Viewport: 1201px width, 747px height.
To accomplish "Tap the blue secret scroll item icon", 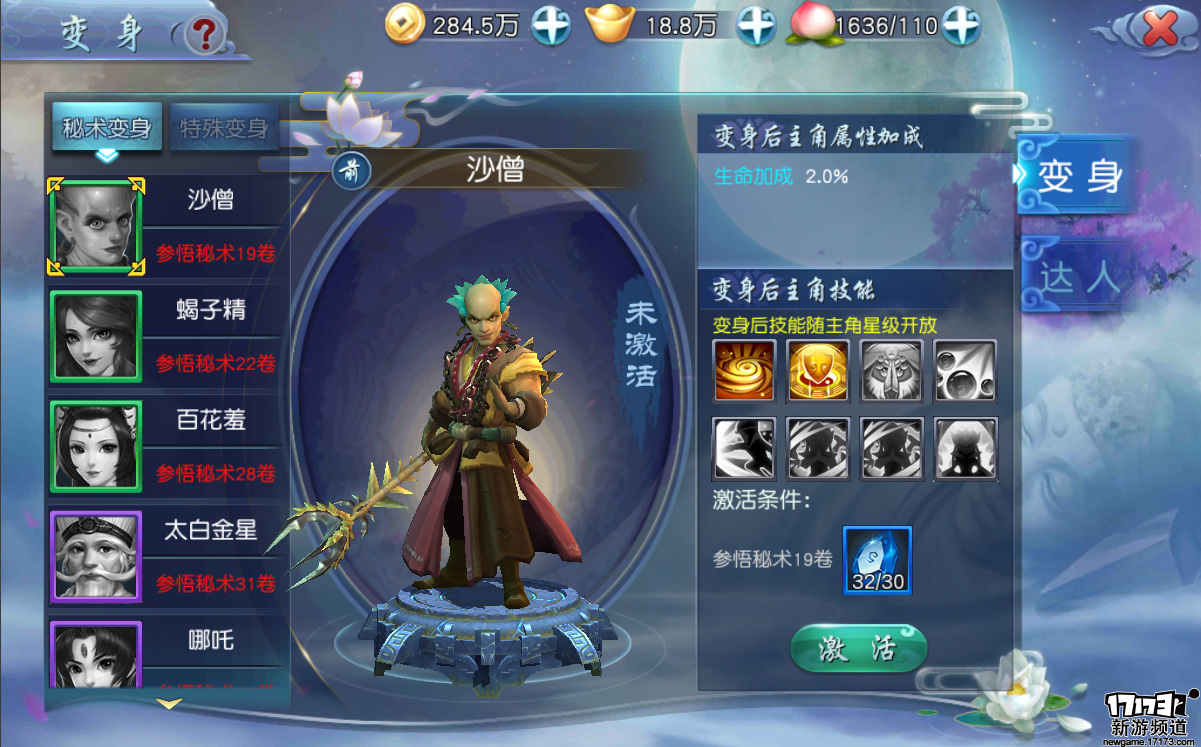I will (876, 559).
